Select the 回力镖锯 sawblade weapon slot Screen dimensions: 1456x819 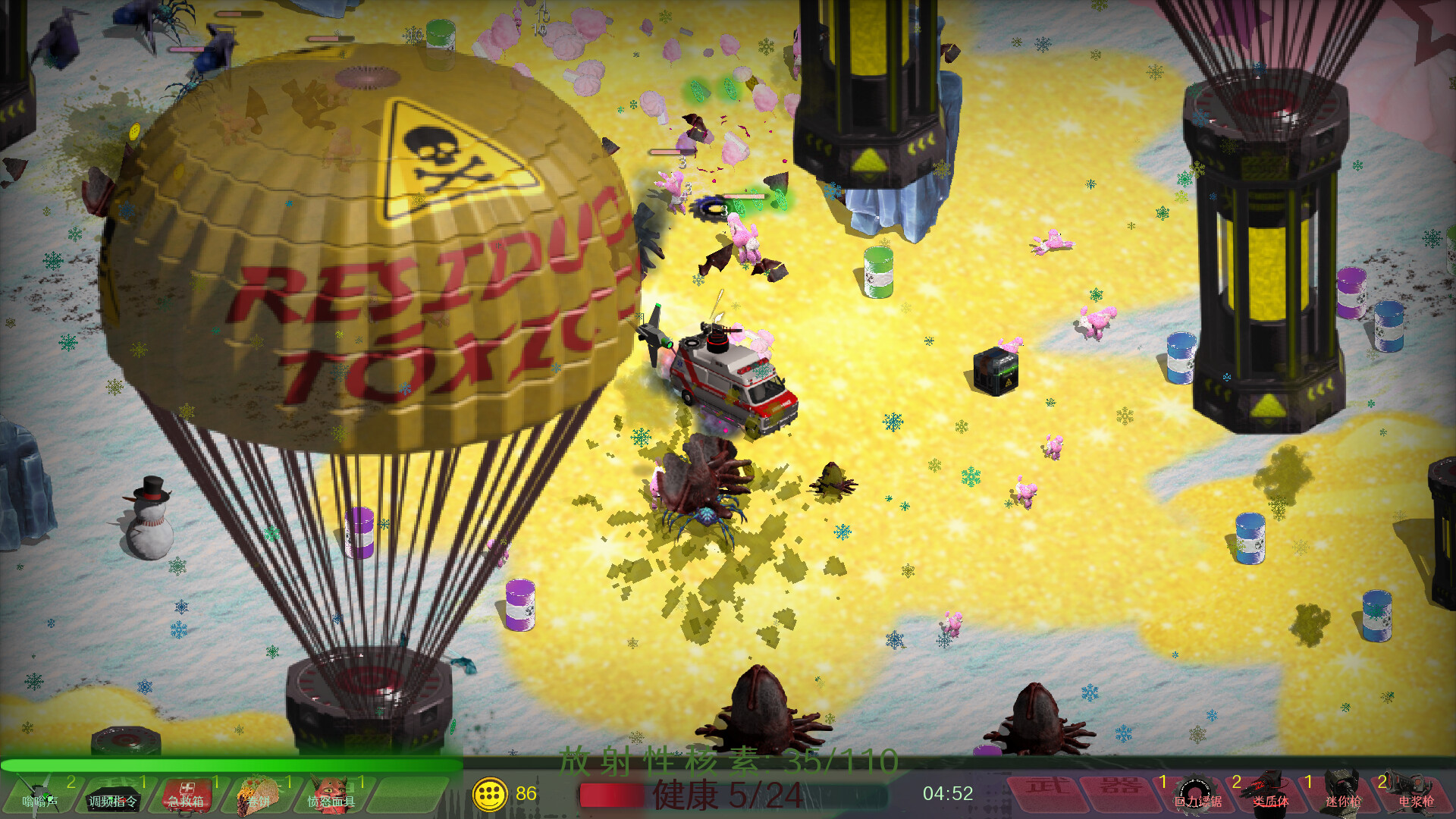pos(1197,793)
